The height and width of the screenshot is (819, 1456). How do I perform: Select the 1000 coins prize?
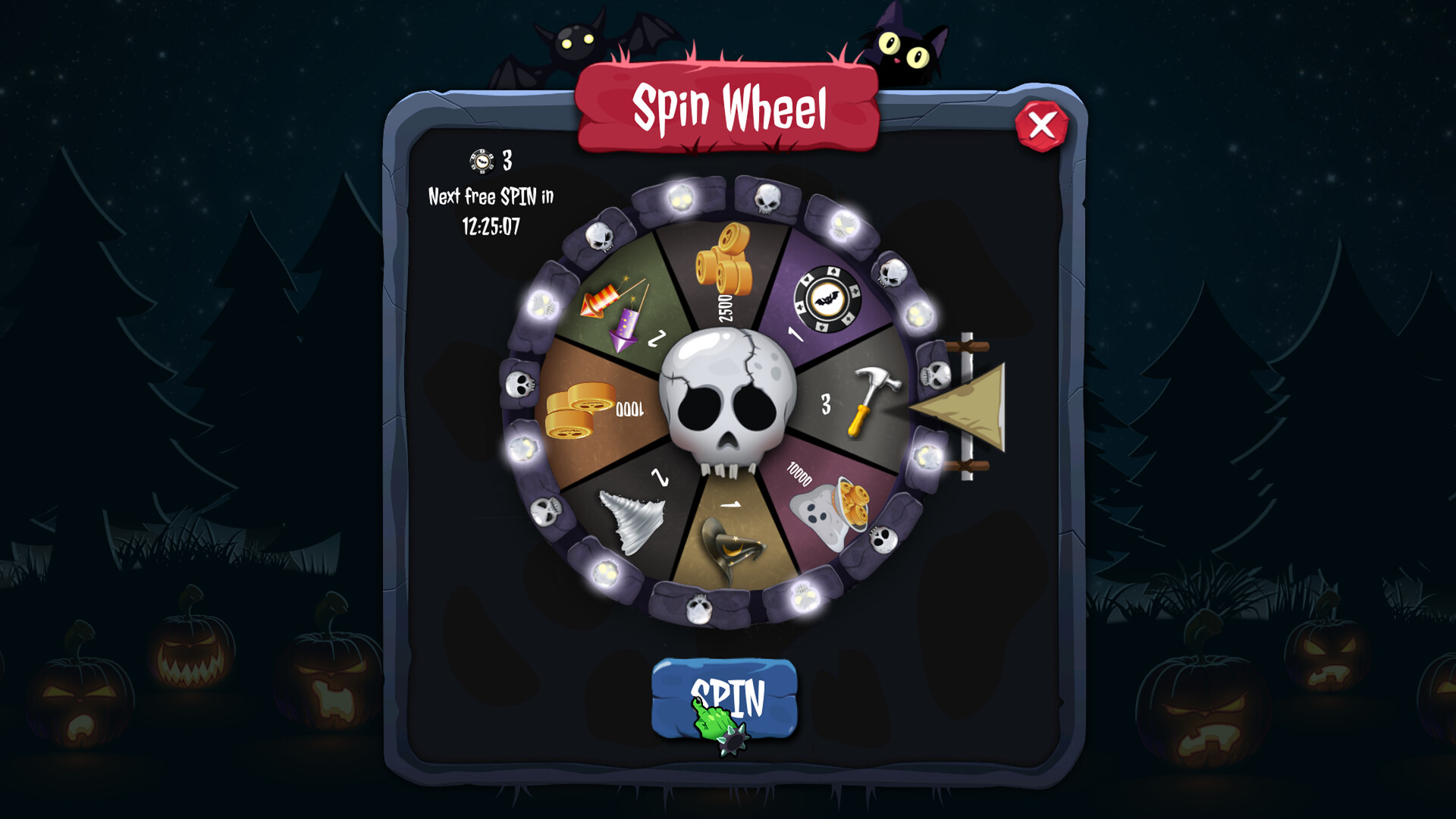point(584,413)
